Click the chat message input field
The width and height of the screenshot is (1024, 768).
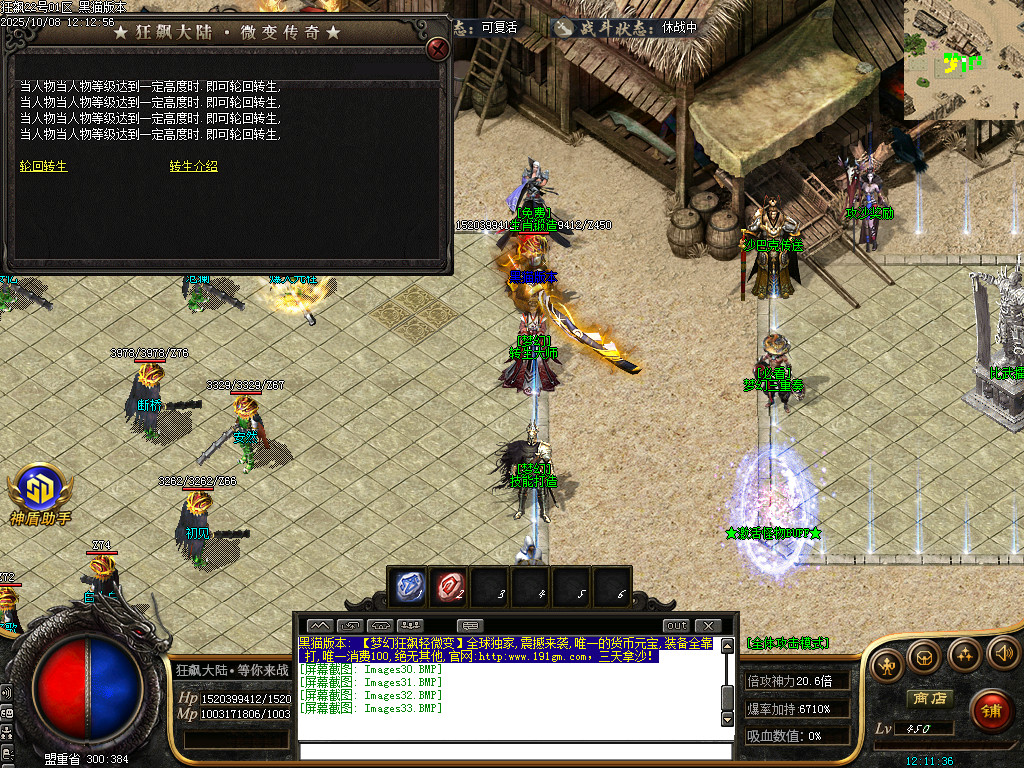coord(508,751)
